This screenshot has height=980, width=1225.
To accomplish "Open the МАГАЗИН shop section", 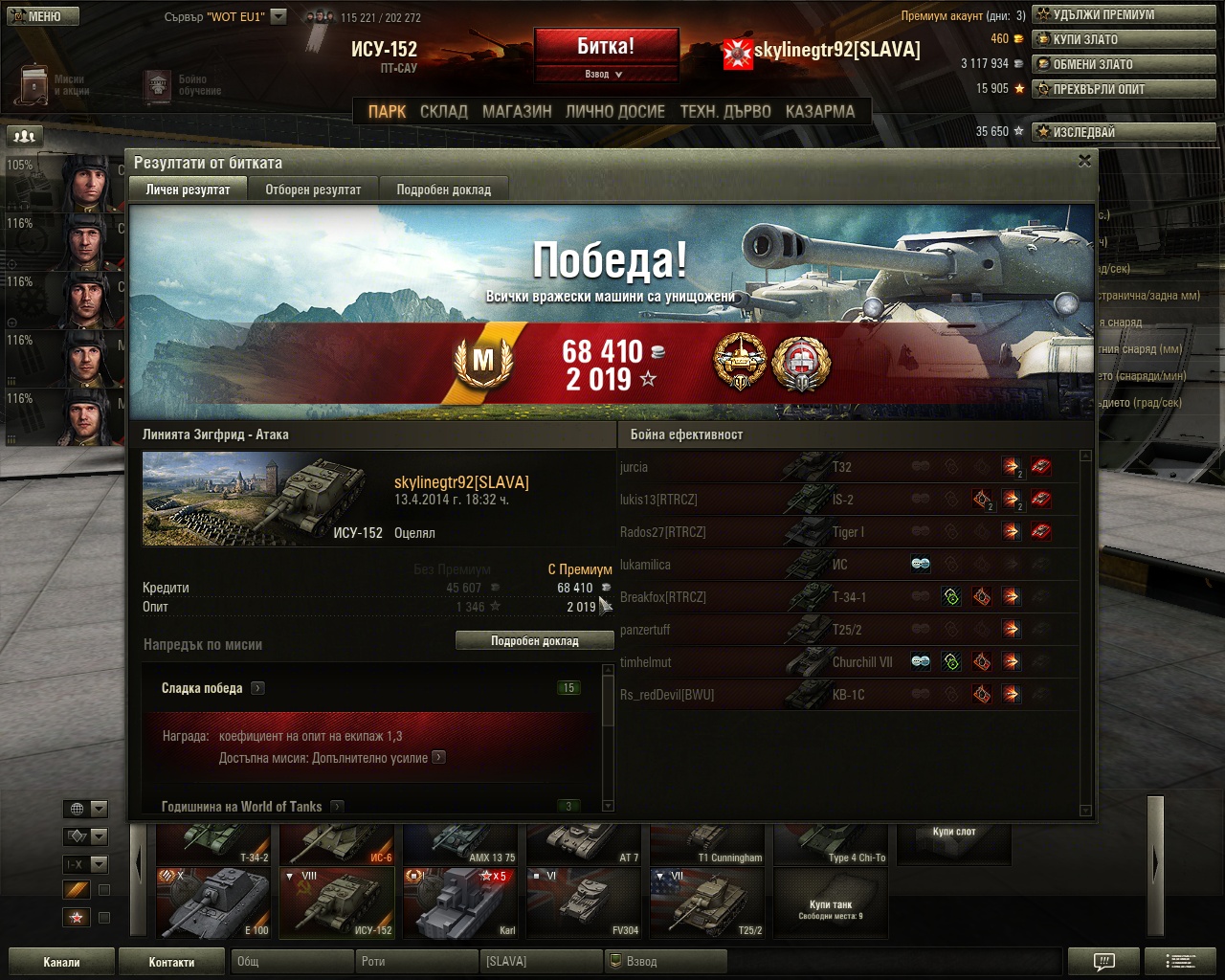I will pos(517,111).
